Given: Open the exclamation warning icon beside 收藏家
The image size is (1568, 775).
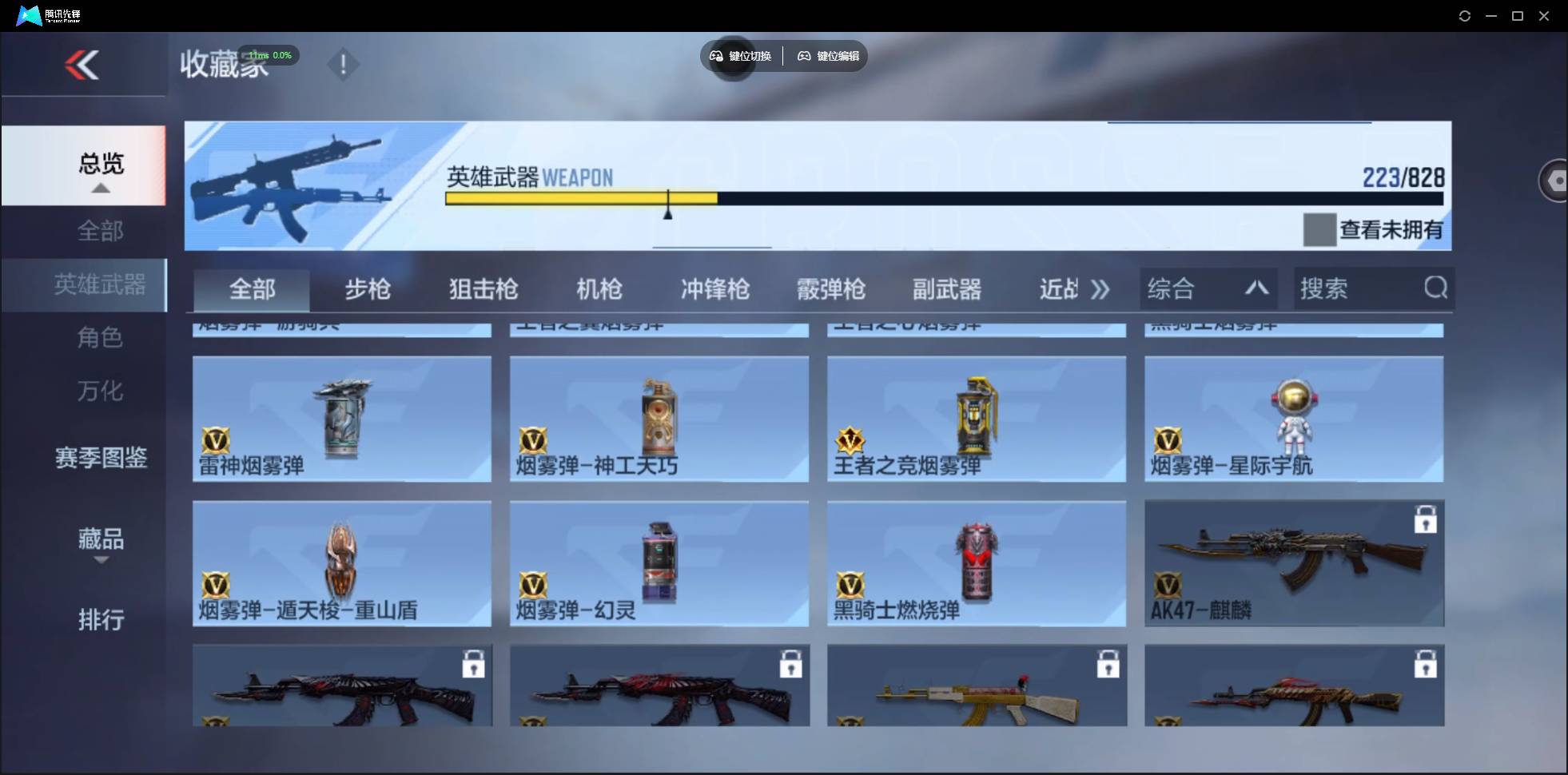Looking at the screenshot, I should tap(343, 64).
